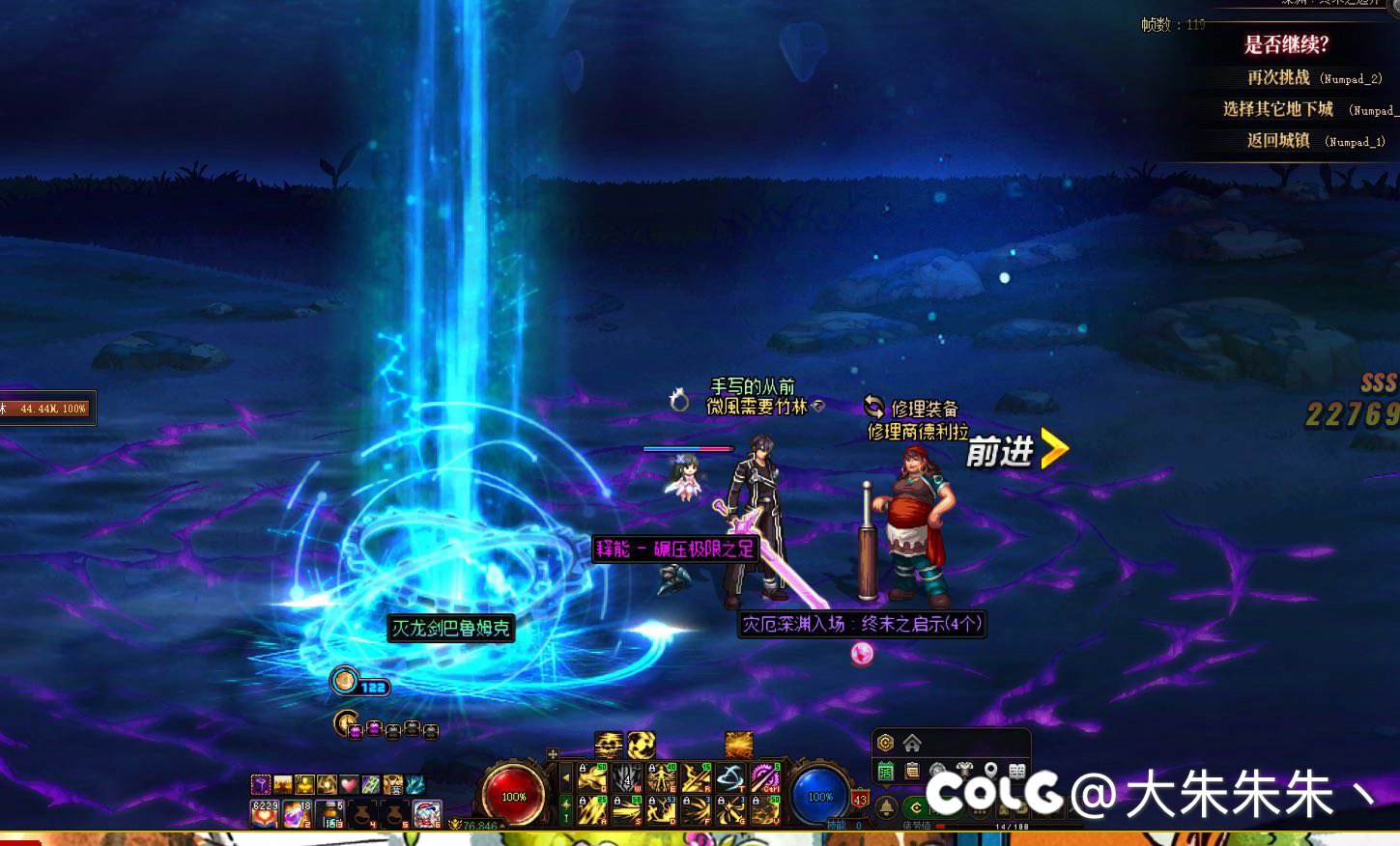This screenshot has height=846, width=1400.
Task: Use the heart potion in quick slot 1
Action: tap(265, 813)
